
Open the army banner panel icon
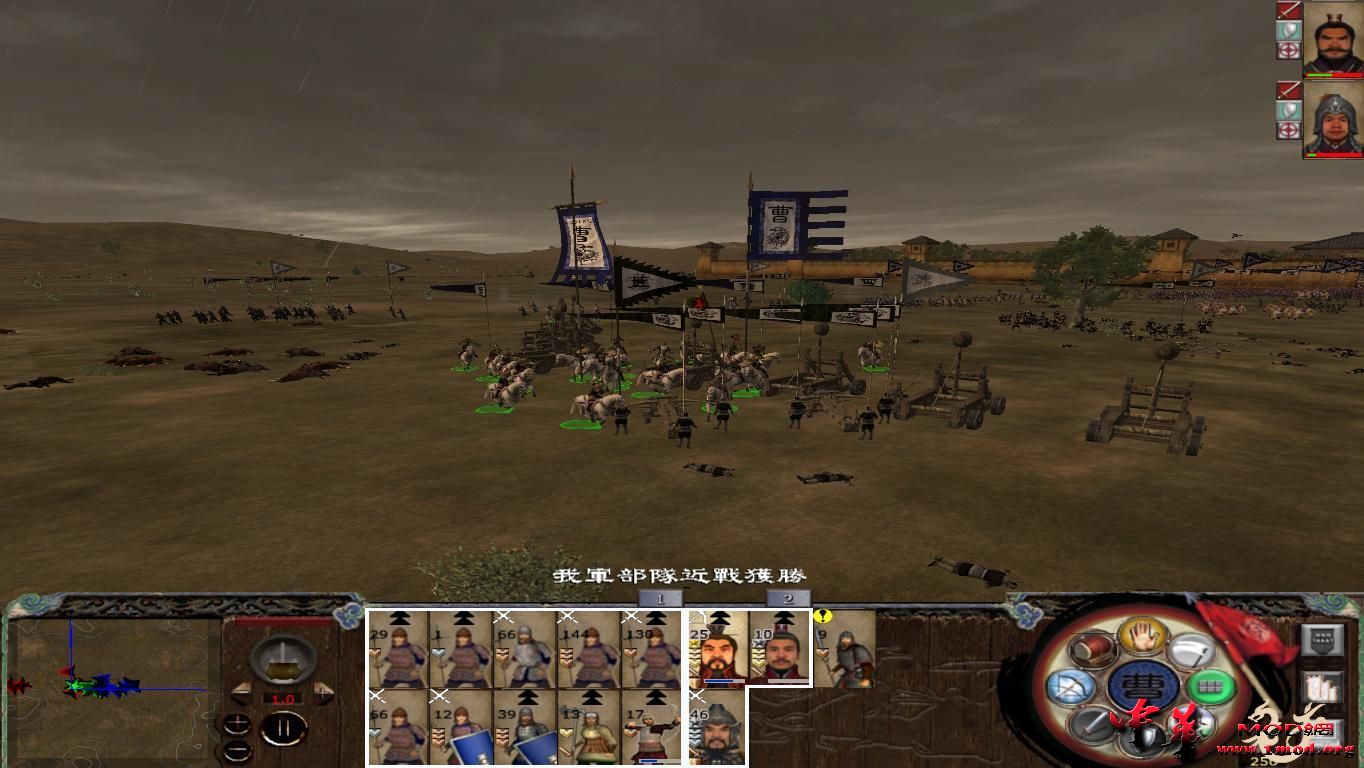pos(1323,640)
